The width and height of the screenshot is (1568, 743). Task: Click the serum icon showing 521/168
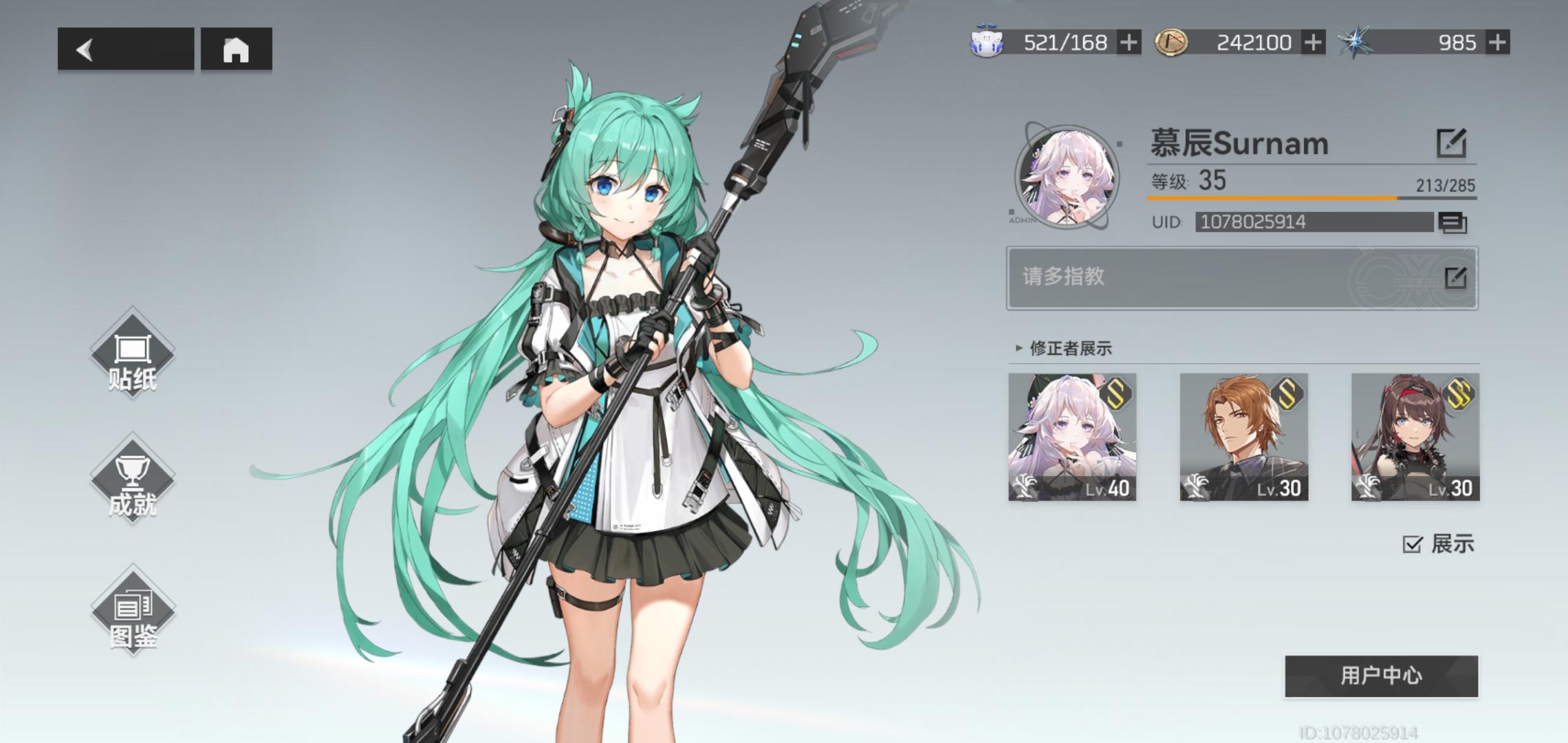point(987,43)
